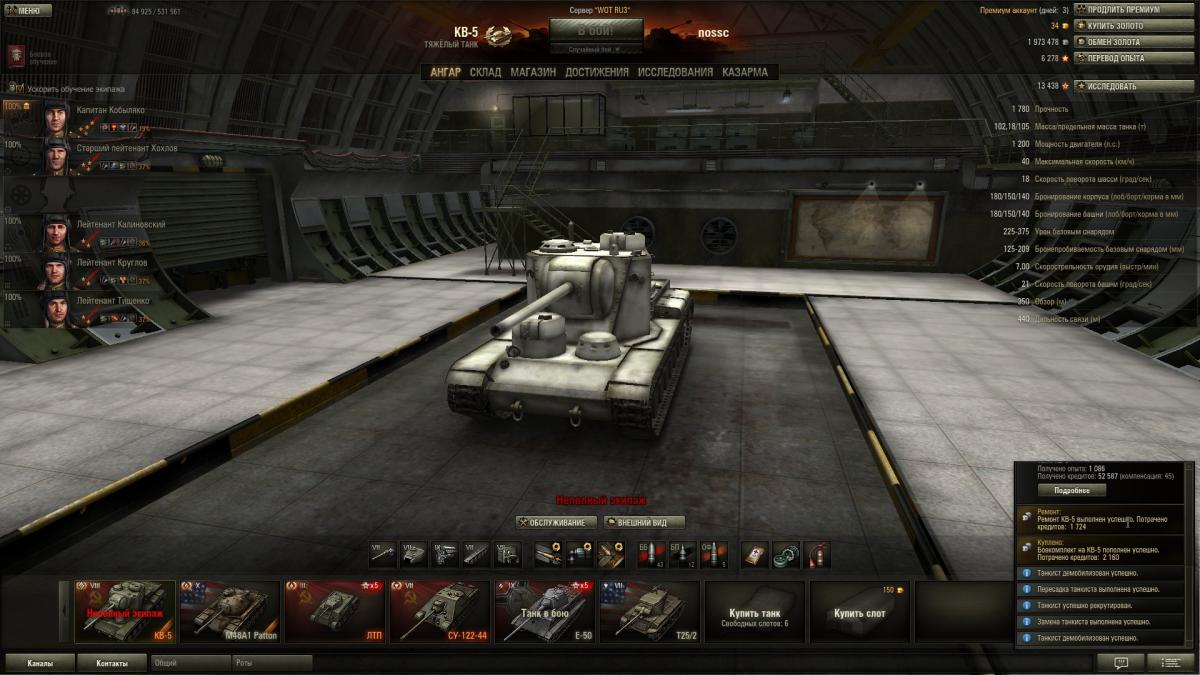Viewport: 1200px width, 675px height.
Task: Open the Внешний вид customization
Action: click(x=645, y=522)
